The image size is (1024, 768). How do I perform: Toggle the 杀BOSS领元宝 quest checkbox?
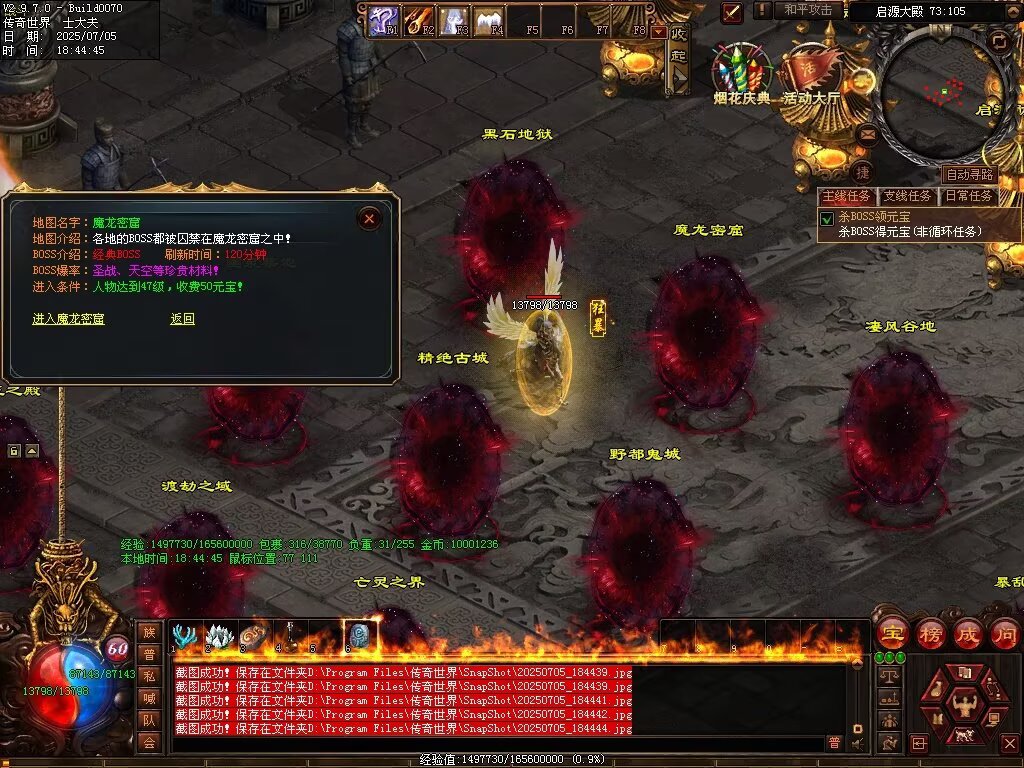827,218
